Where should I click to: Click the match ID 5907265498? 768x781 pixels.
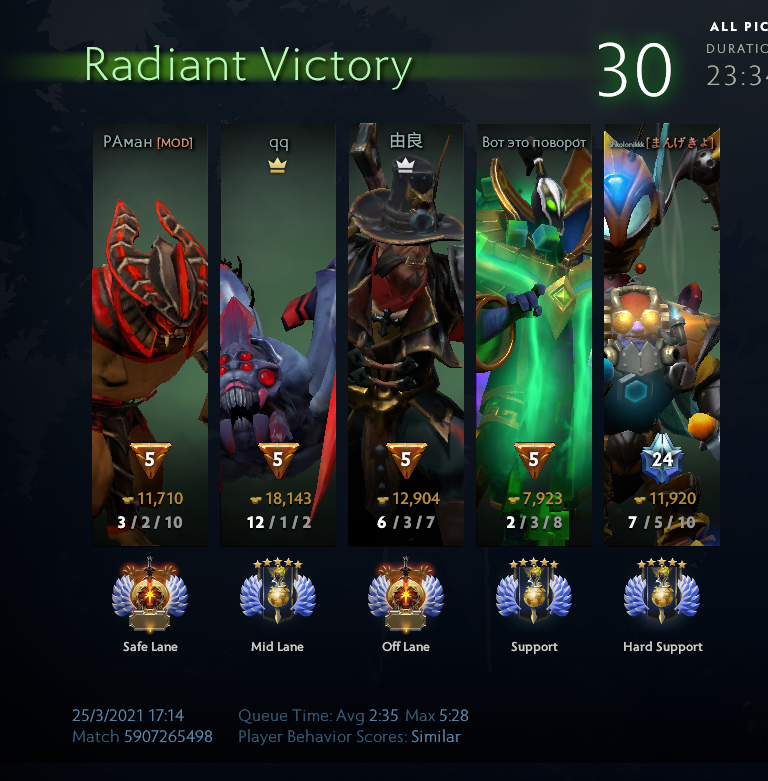pyautogui.click(x=168, y=737)
